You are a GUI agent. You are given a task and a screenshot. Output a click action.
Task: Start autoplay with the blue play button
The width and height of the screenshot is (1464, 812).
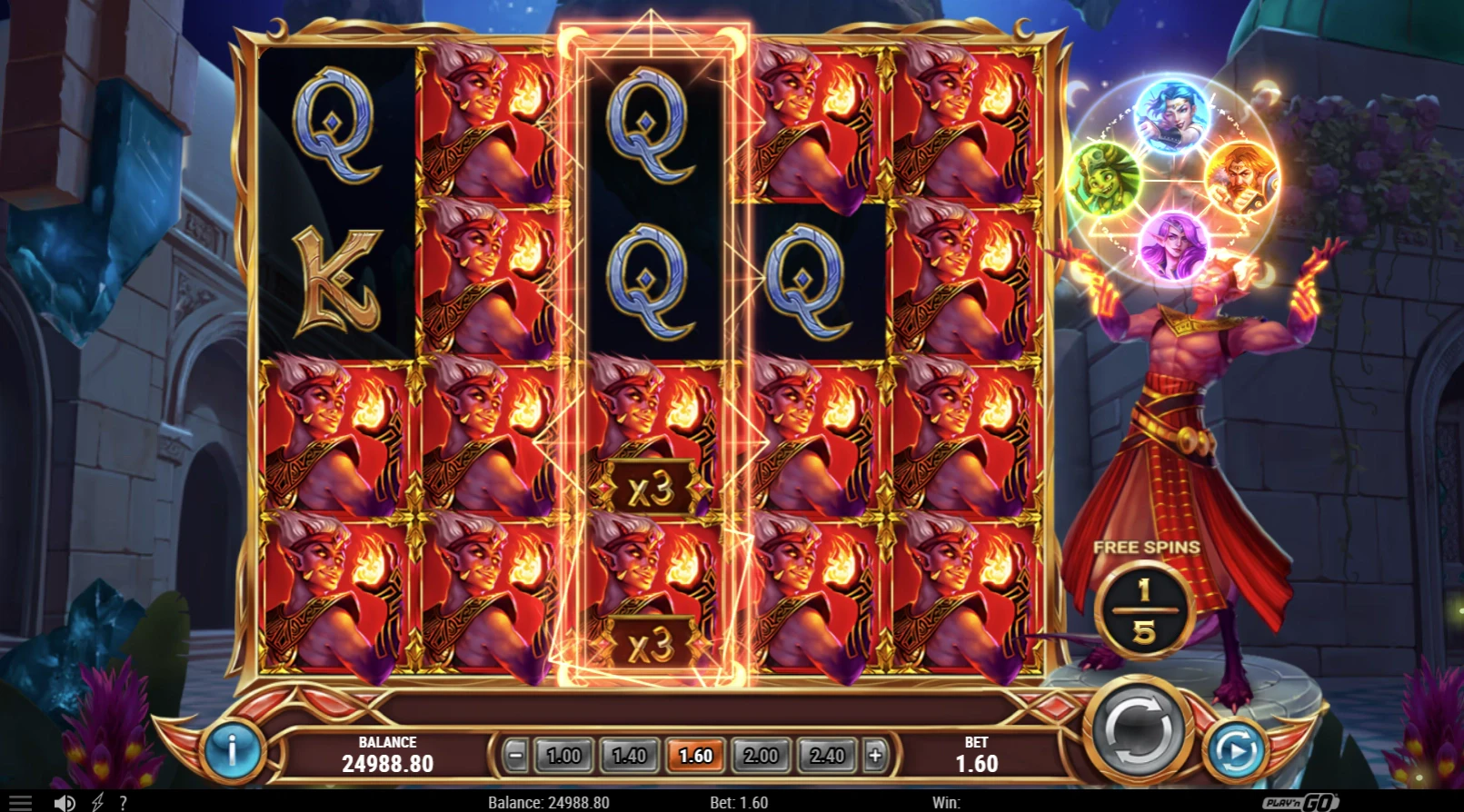1236,750
